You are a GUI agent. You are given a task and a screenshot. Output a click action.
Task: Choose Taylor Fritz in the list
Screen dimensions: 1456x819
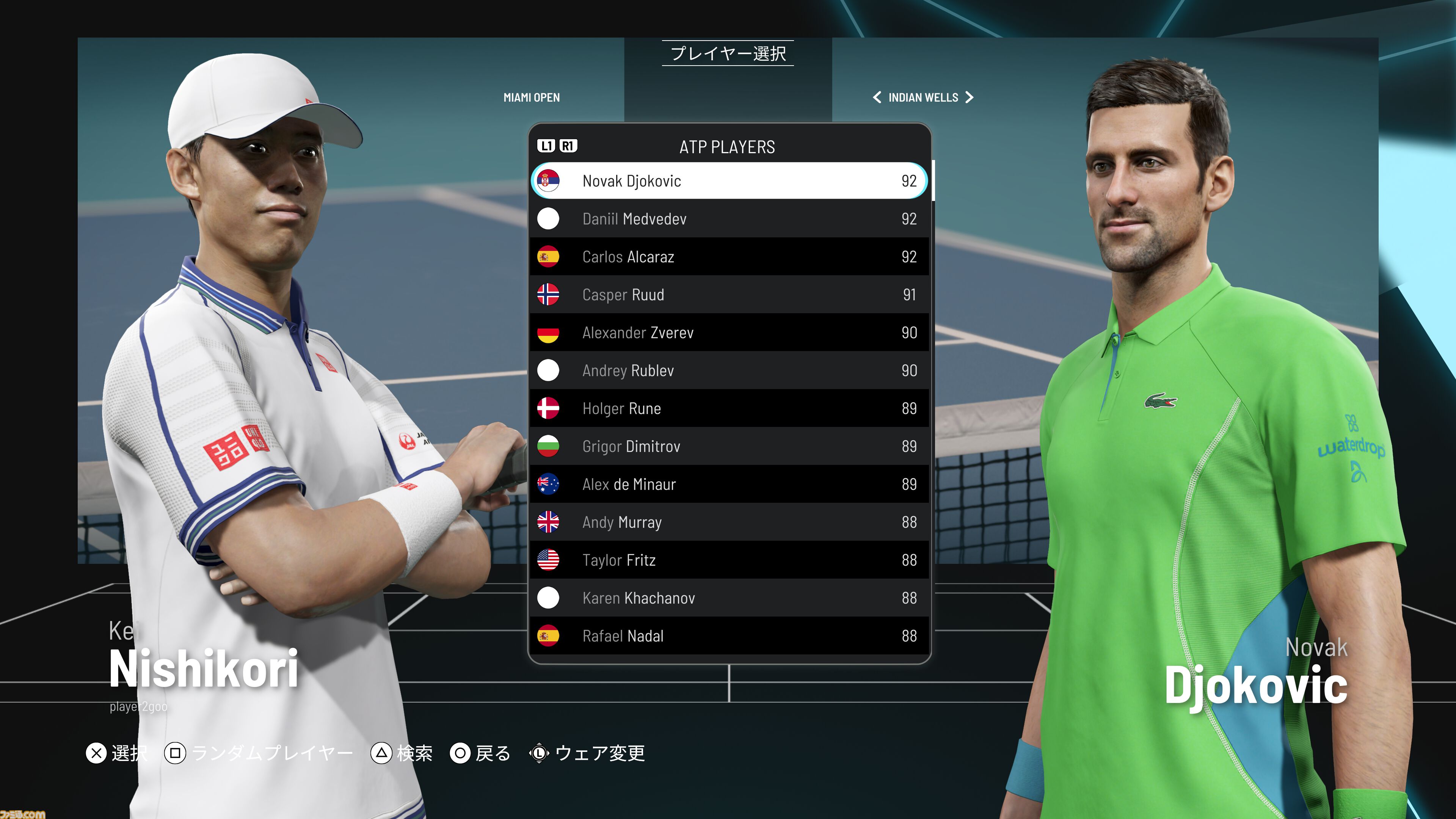pyautogui.click(x=728, y=560)
